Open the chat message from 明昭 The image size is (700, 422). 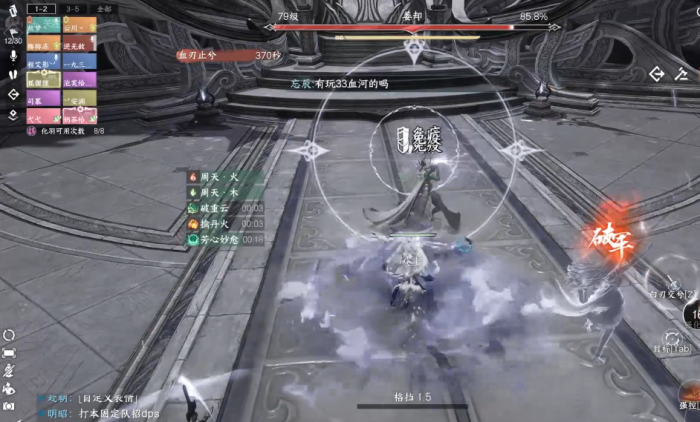[100, 412]
